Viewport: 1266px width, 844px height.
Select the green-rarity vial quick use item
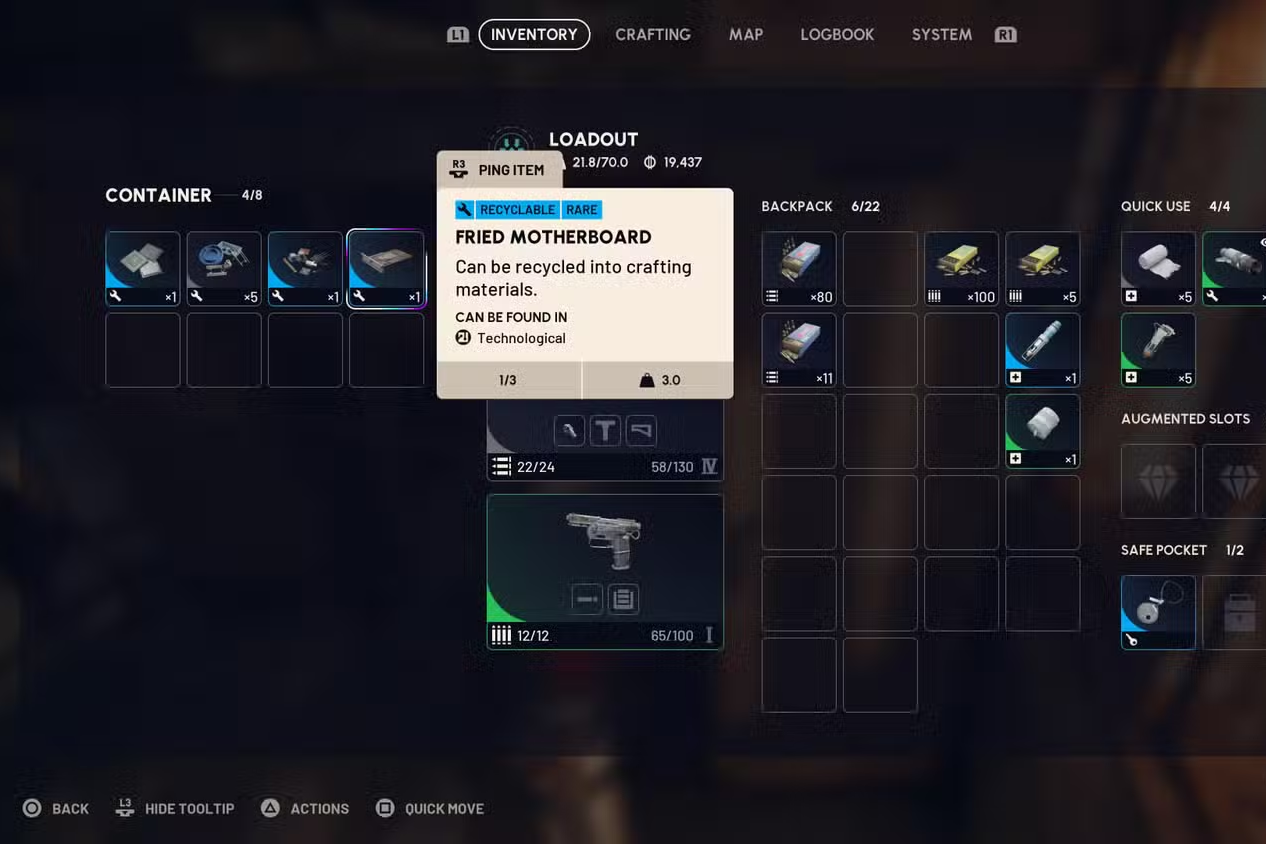tap(1158, 350)
